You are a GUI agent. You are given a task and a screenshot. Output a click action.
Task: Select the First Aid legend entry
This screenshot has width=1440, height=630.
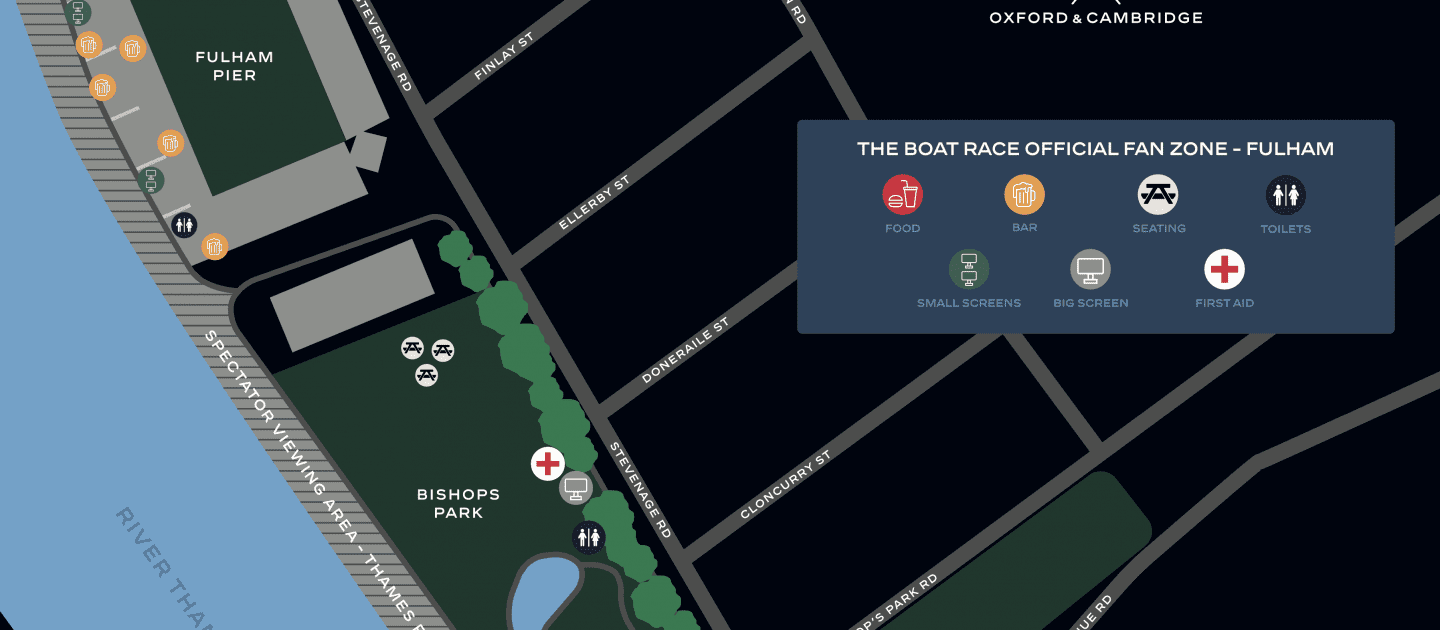coord(1224,269)
